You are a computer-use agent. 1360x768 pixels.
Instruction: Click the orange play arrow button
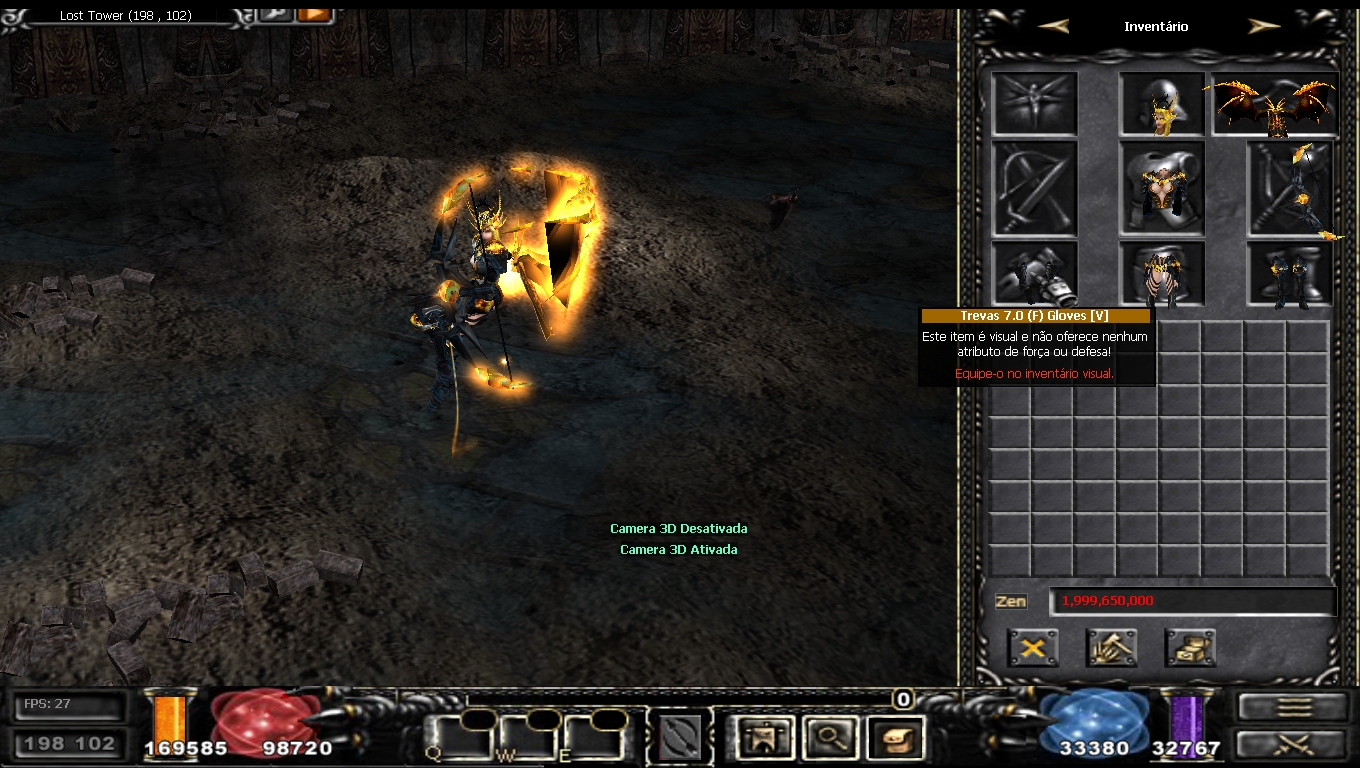click(315, 13)
